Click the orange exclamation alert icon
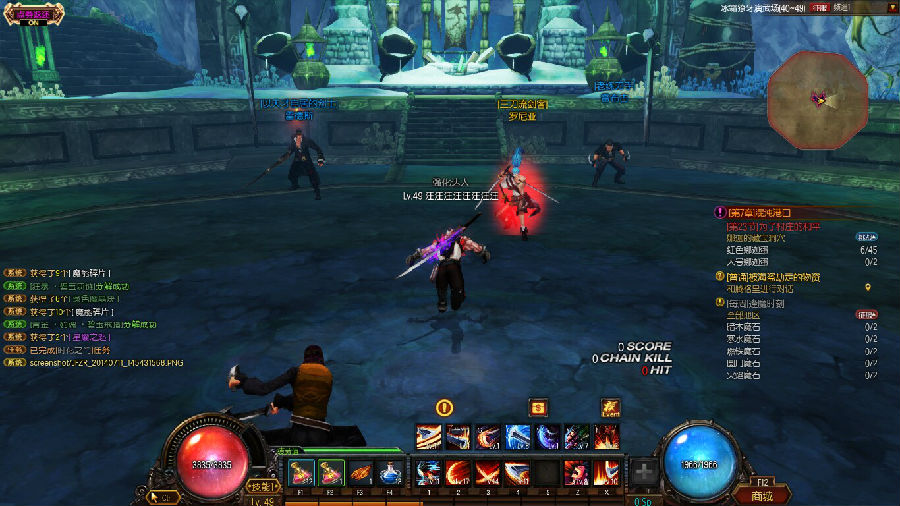 445,407
